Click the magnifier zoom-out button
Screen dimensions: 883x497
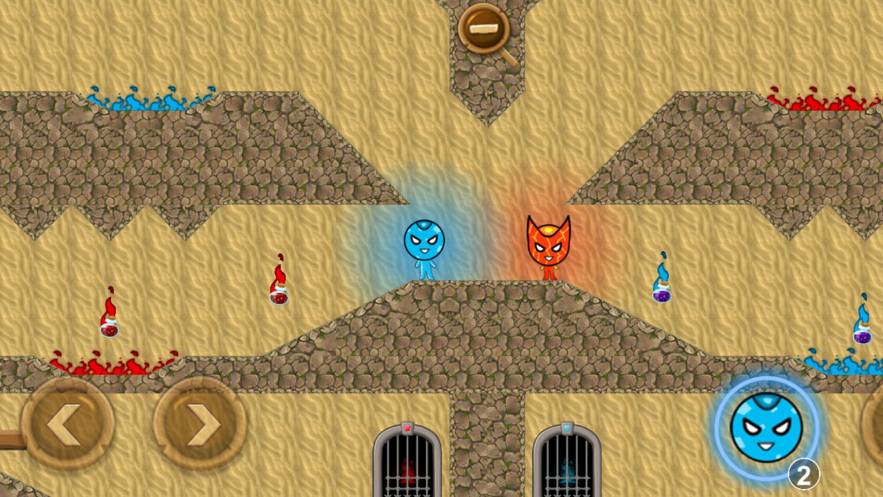[x=484, y=29]
